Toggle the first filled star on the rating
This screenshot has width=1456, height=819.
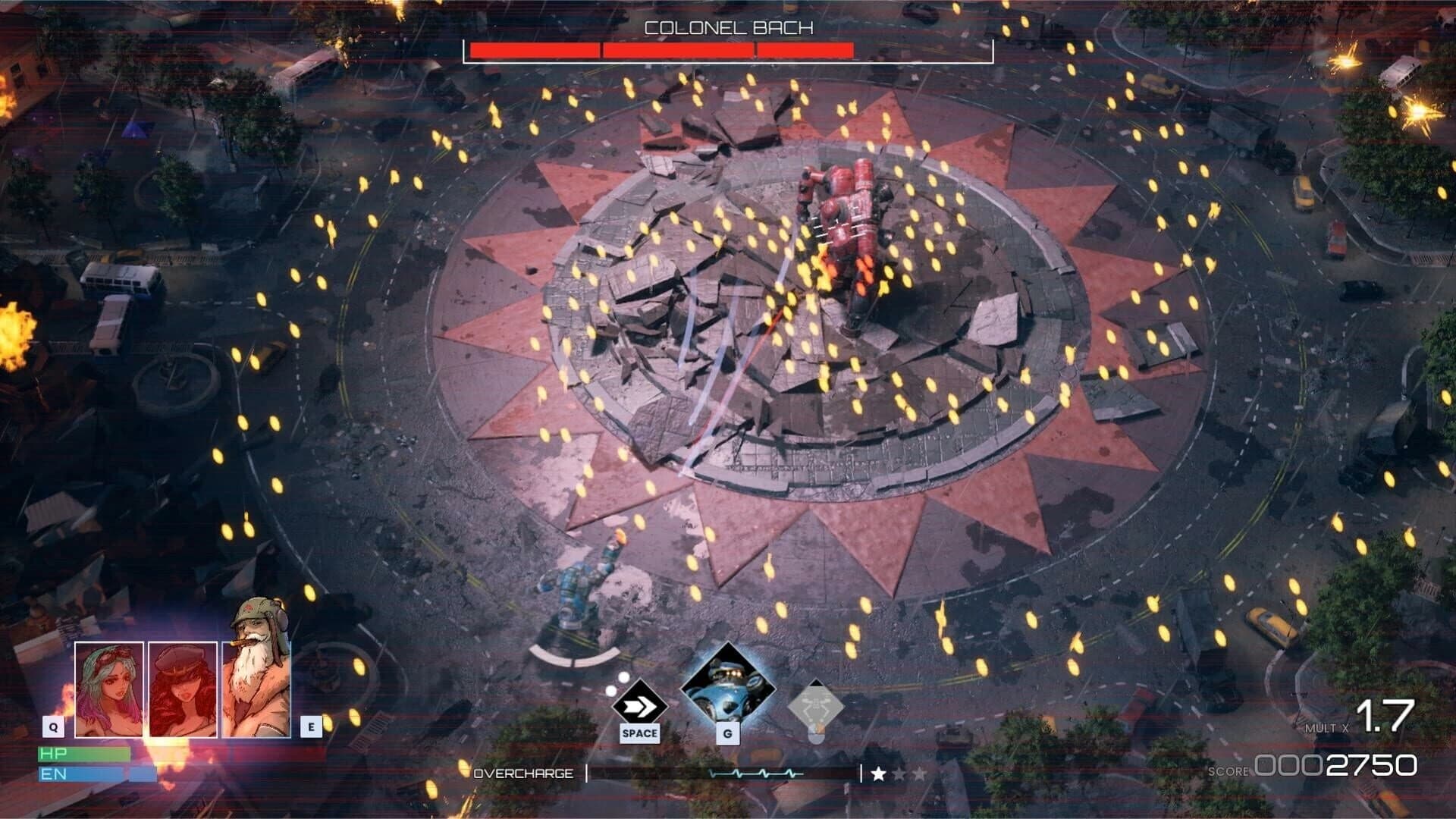pyautogui.click(x=878, y=774)
